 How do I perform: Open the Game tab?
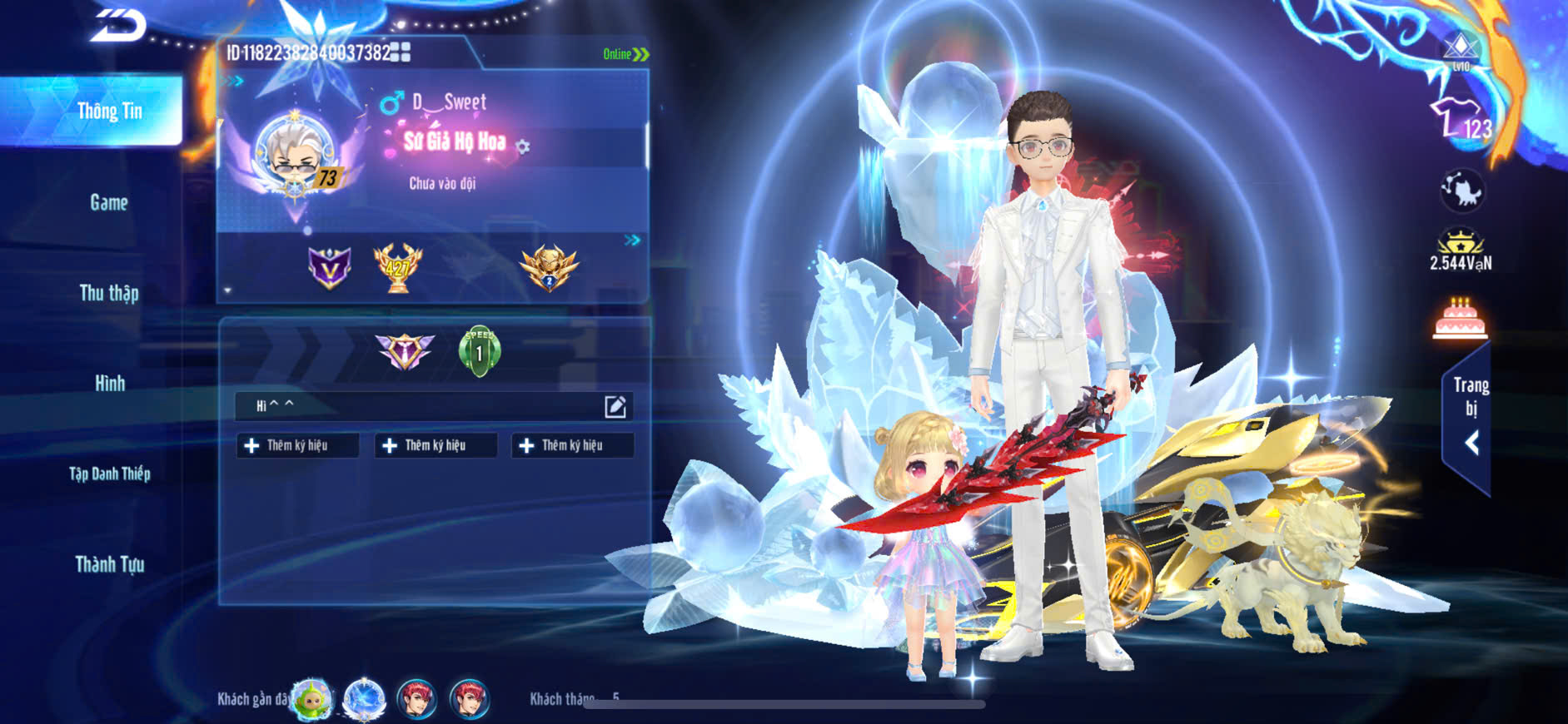109,202
